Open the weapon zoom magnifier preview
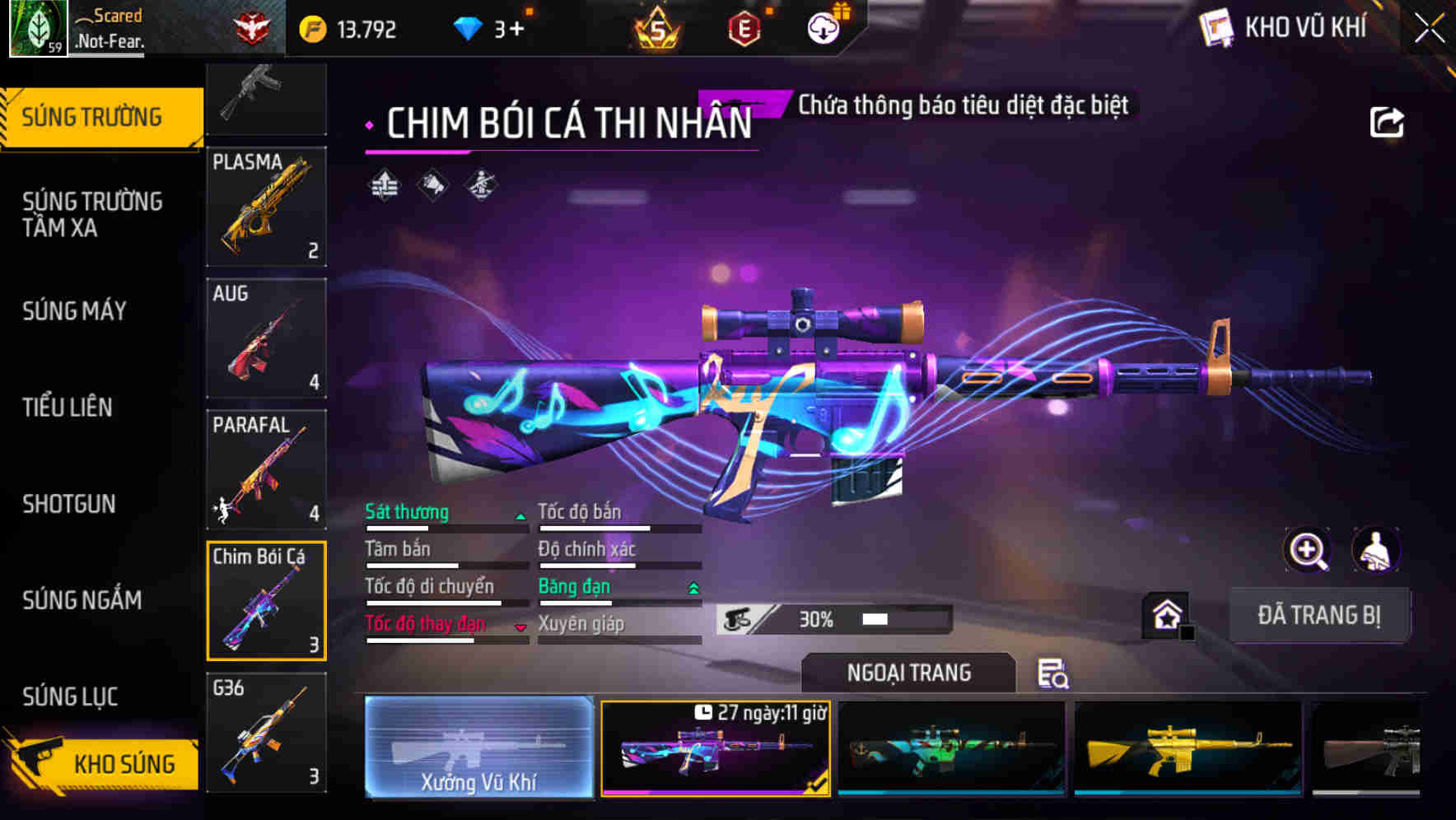 (x=1308, y=550)
